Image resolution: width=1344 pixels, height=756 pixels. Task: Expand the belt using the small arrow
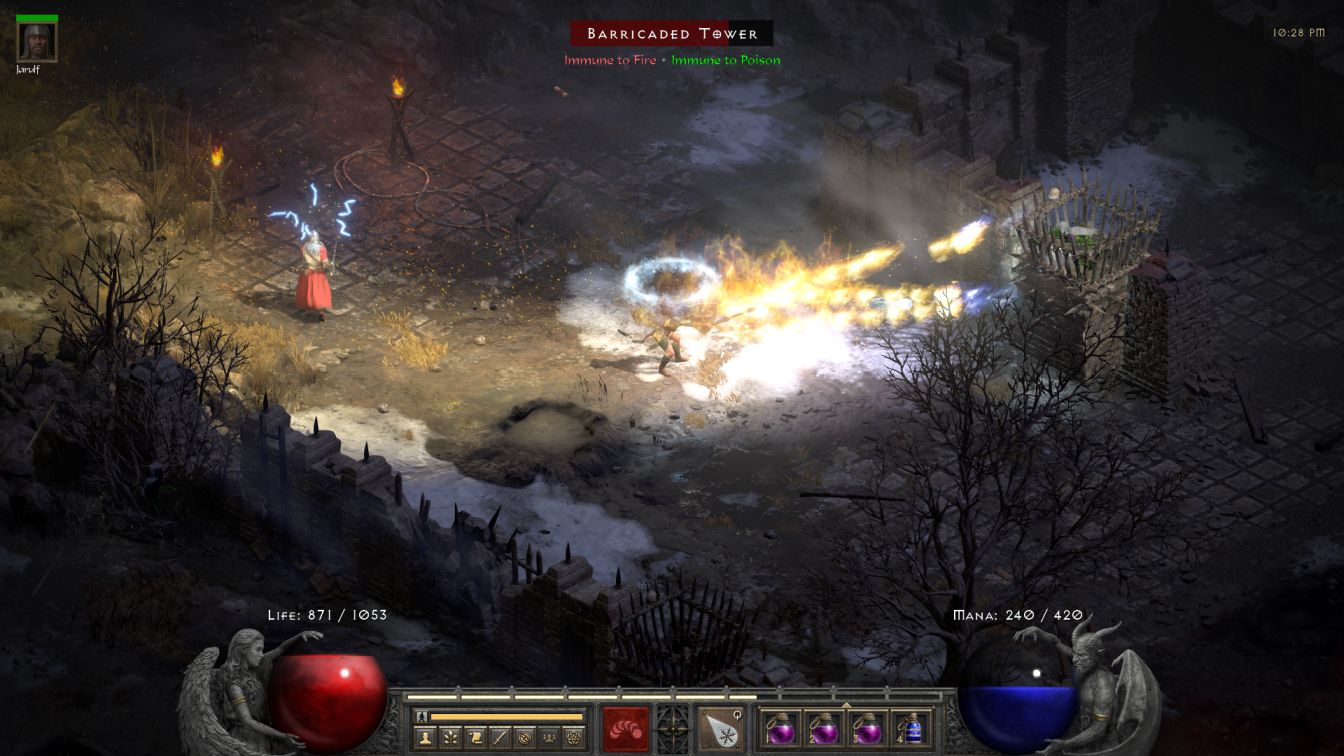coord(846,704)
